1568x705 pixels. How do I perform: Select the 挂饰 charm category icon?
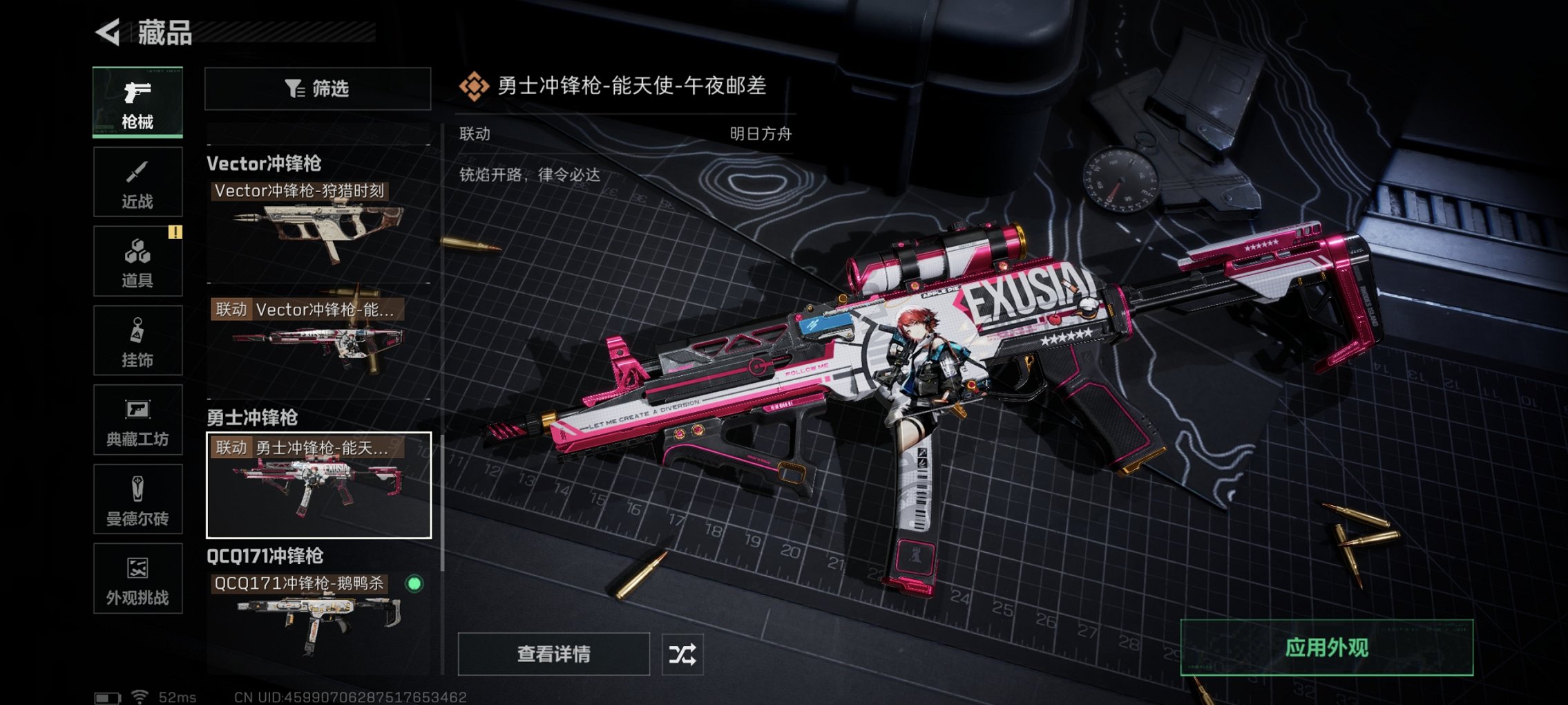pyautogui.click(x=137, y=340)
